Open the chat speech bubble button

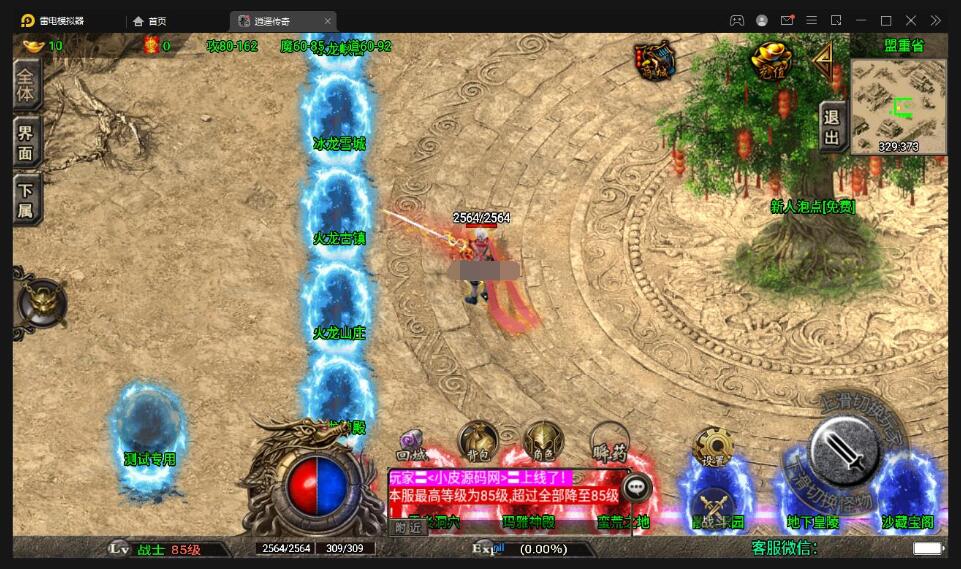tap(636, 487)
